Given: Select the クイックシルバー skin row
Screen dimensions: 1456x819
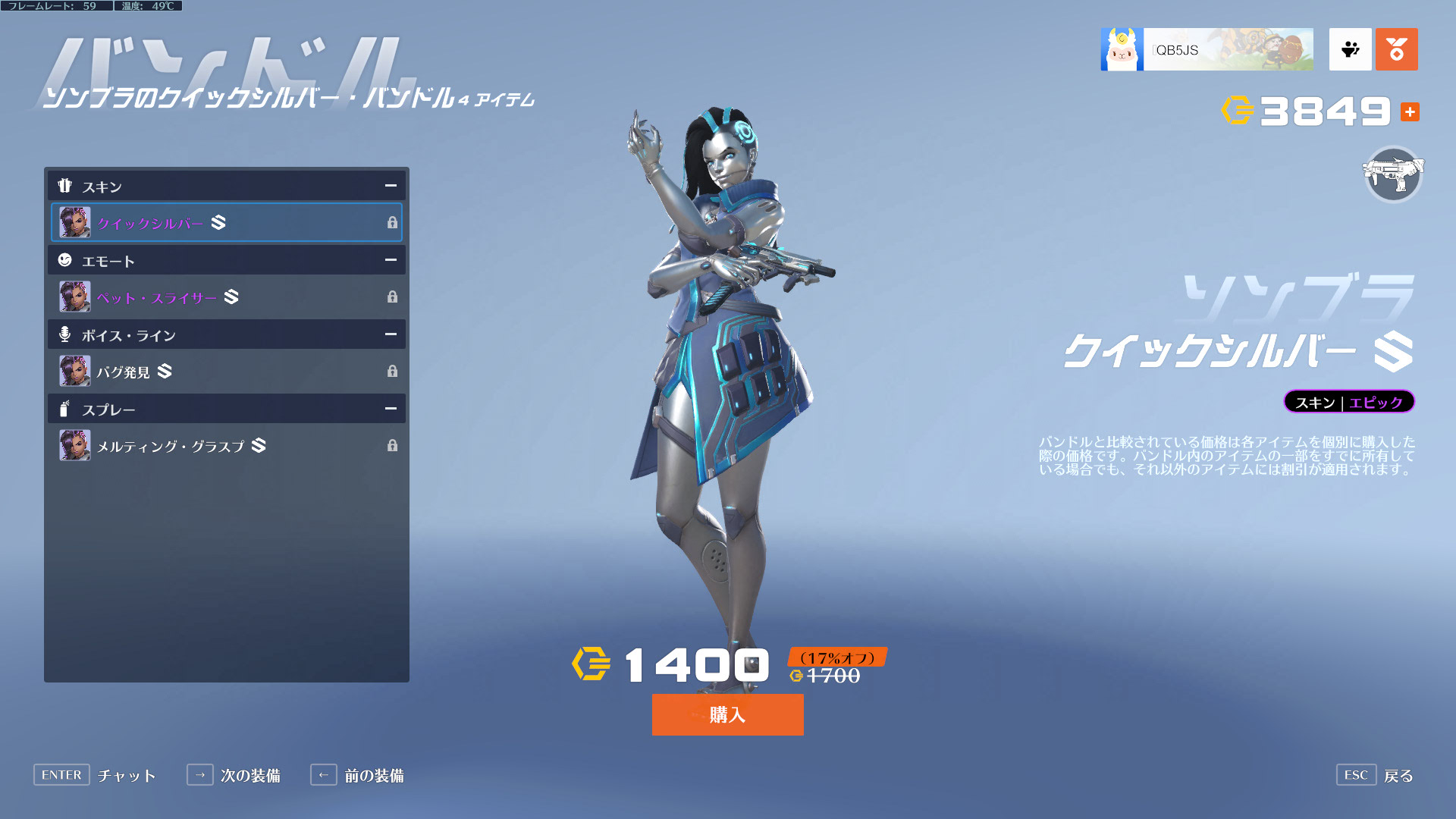Looking at the screenshot, I should [x=226, y=222].
